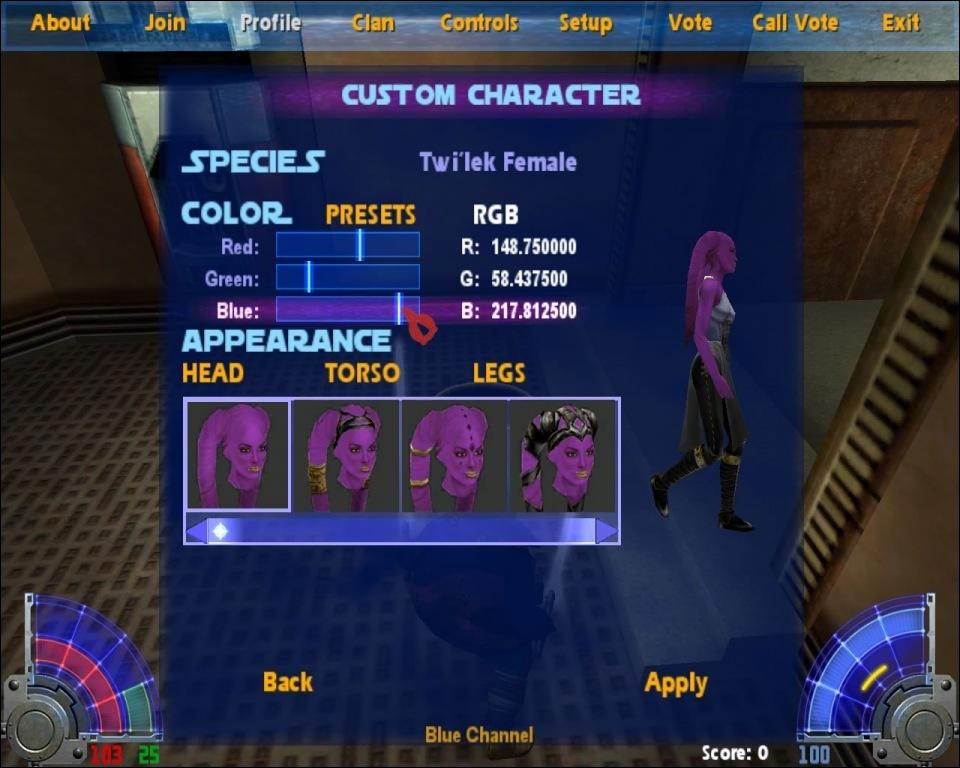This screenshot has width=960, height=768.
Task: Go Back to the previous menu
Action: coord(288,682)
